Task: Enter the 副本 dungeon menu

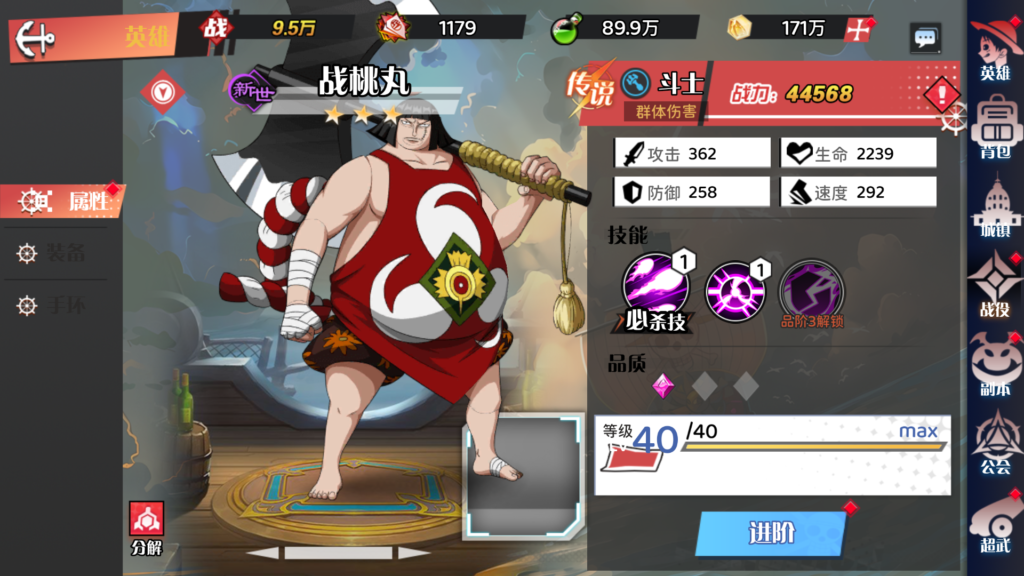Action: 994,366
